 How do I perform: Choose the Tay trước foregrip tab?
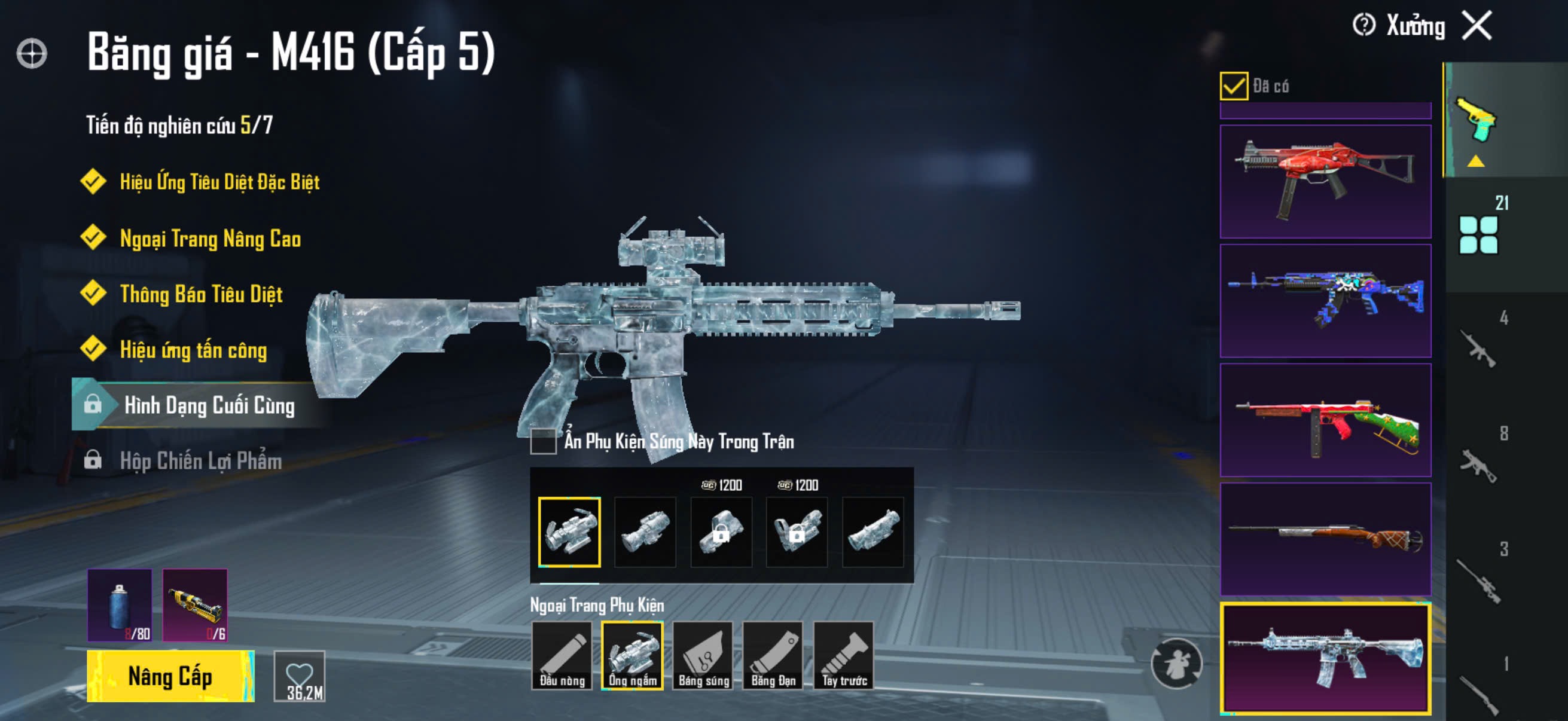coord(844,655)
